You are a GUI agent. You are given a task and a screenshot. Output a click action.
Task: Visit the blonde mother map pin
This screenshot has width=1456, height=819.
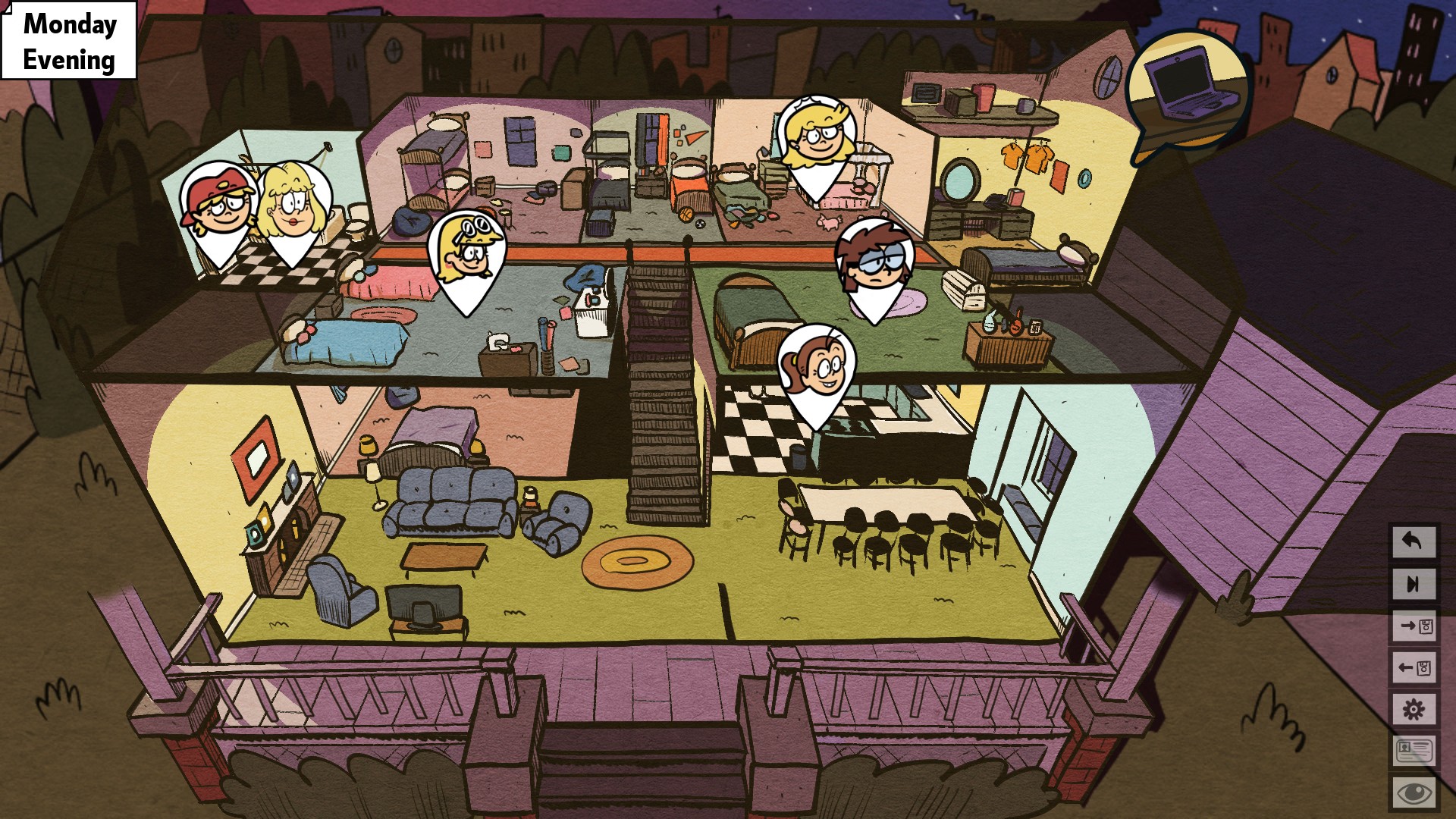[x=294, y=208]
